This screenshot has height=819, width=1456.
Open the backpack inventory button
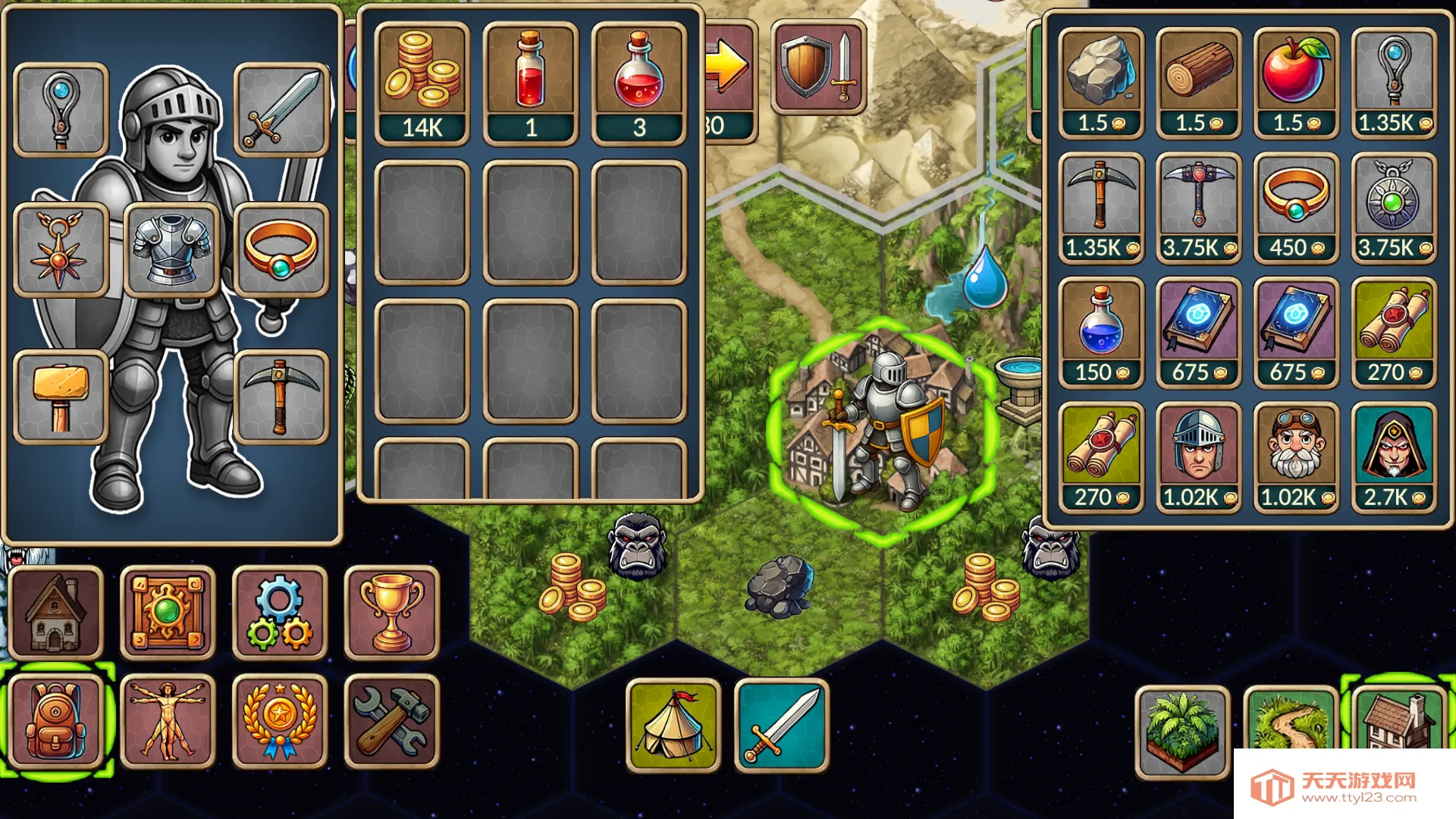(x=55, y=721)
